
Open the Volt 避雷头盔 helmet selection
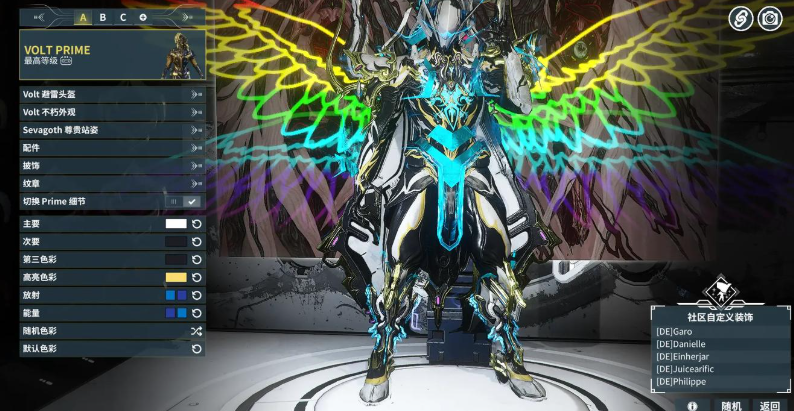pyautogui.click(x=112, y=94)
